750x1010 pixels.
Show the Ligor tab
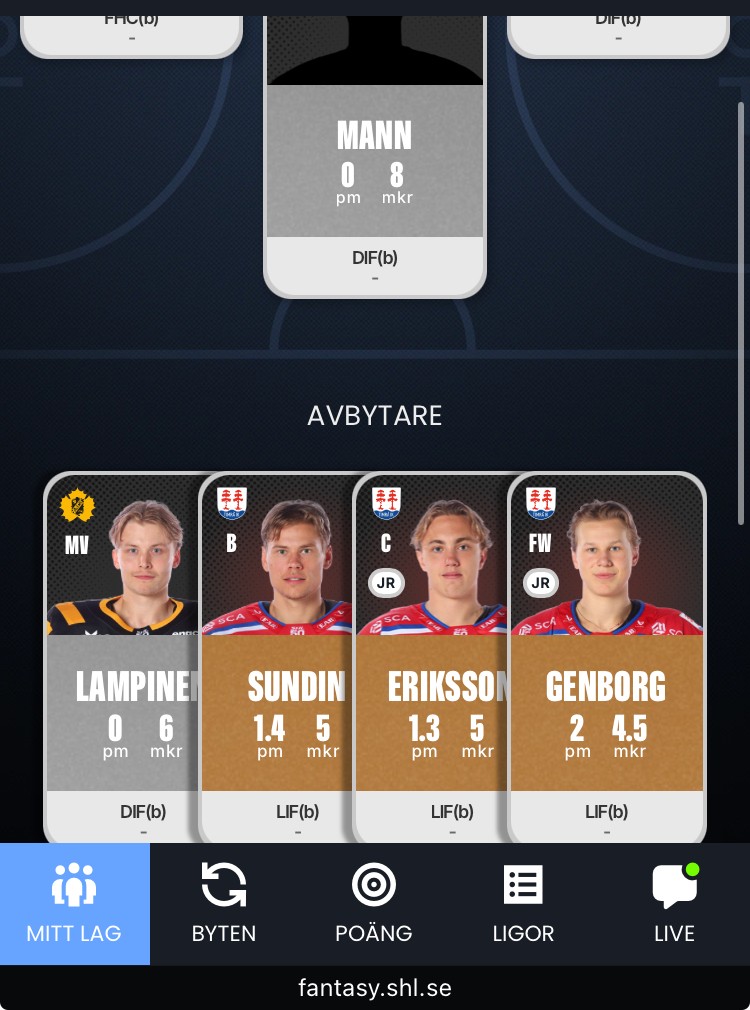pos(523,903)
